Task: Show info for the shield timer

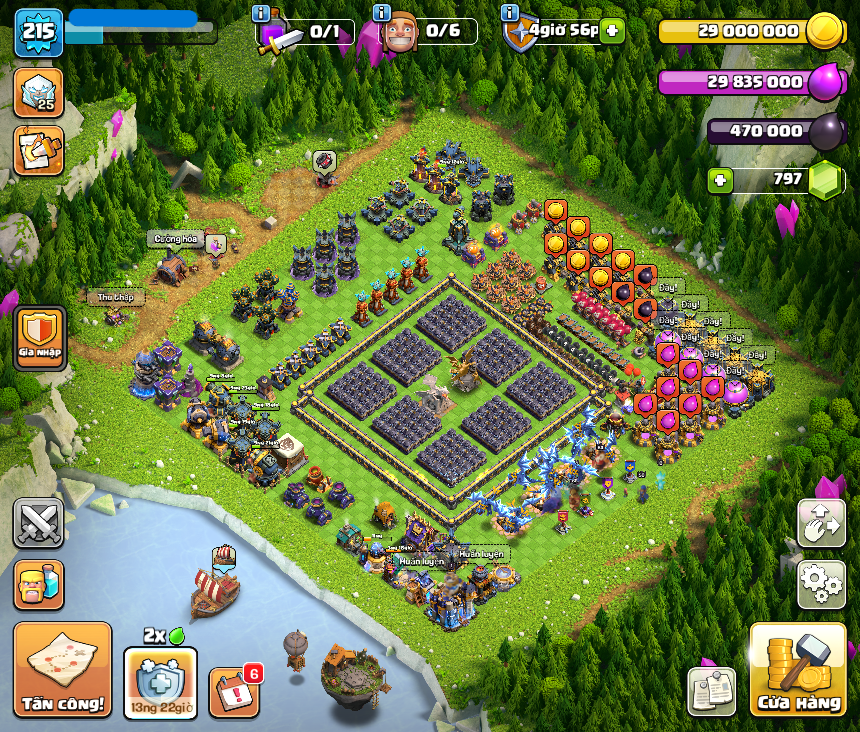Action: click(510, 13)
